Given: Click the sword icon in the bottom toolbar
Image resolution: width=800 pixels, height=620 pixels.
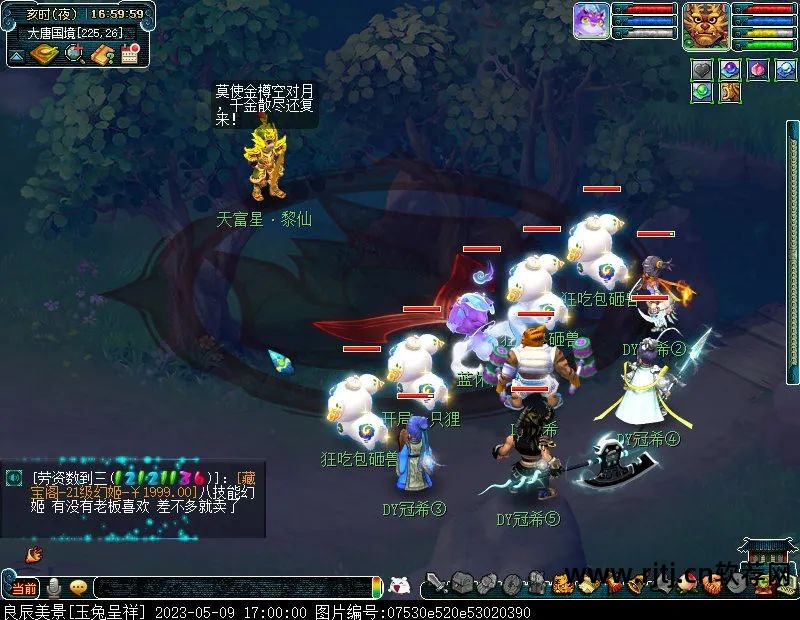Looking at the screenshot, I should [x=436, y=584].
